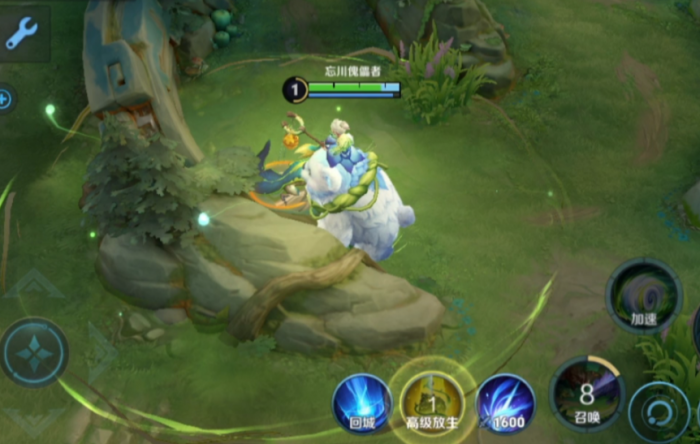Touch the movement joystick center
700x444 pixels.
pyautogui.click(x=34, y=352)
